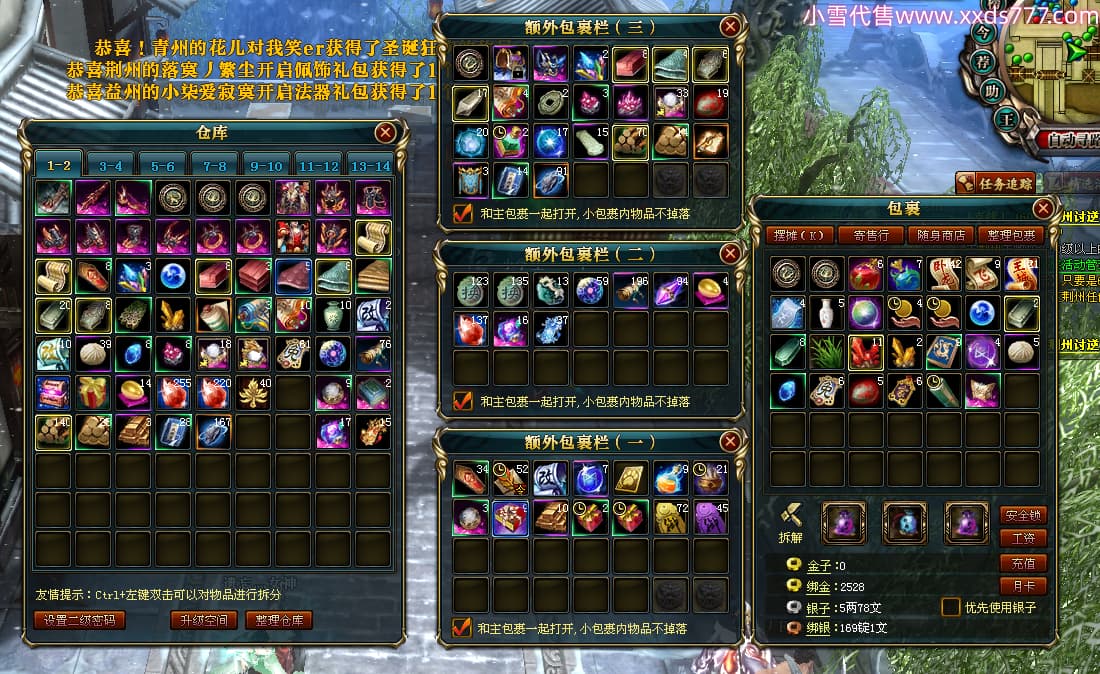Open warehouse tab 13-14
This screenshot has width=1100, height=674.
point(370,166)
